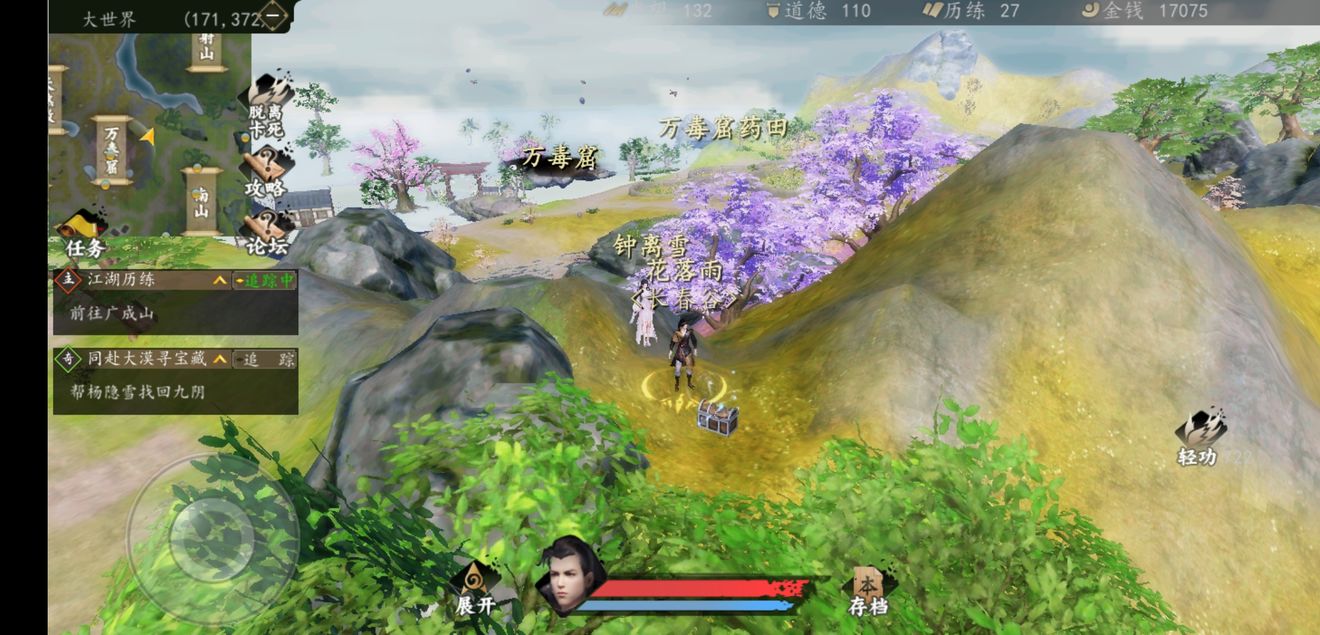Tap the virtual joystick pad

[x=212, y=539]
